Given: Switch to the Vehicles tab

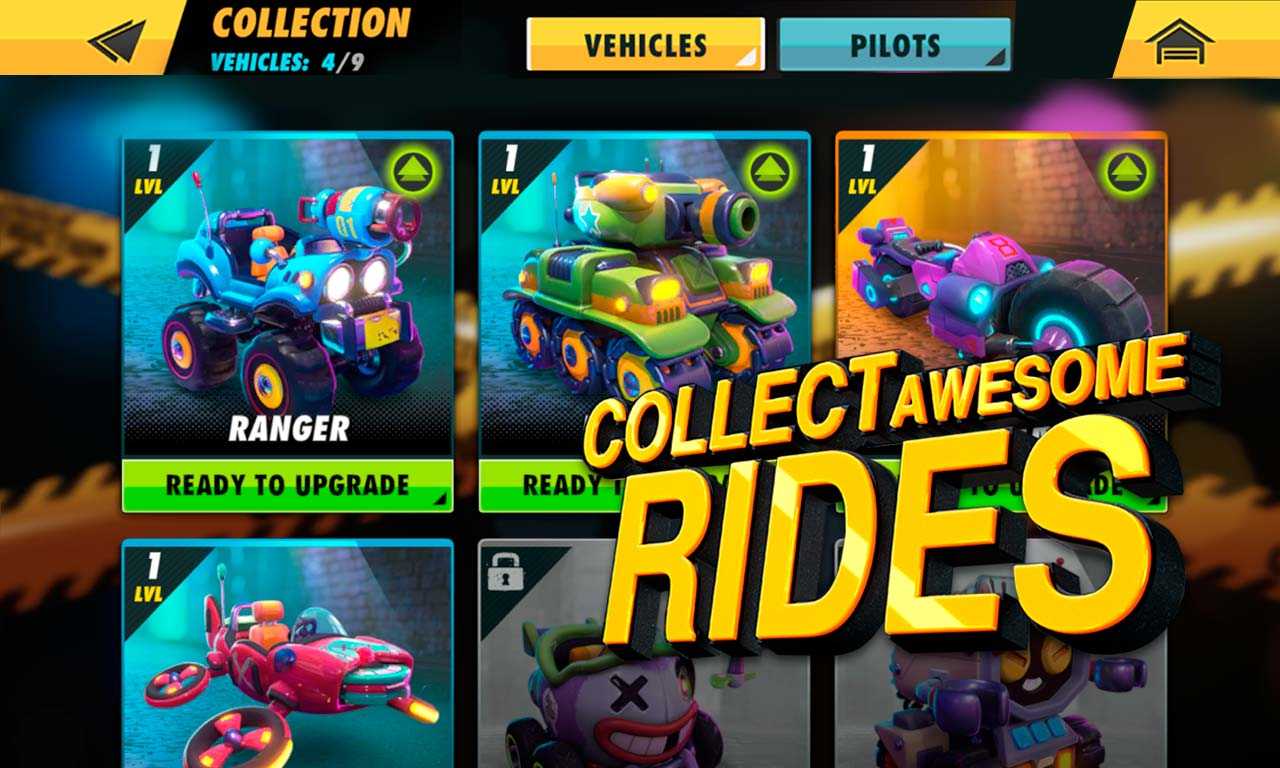Looking at the screenshot, I should coord(645,45).
